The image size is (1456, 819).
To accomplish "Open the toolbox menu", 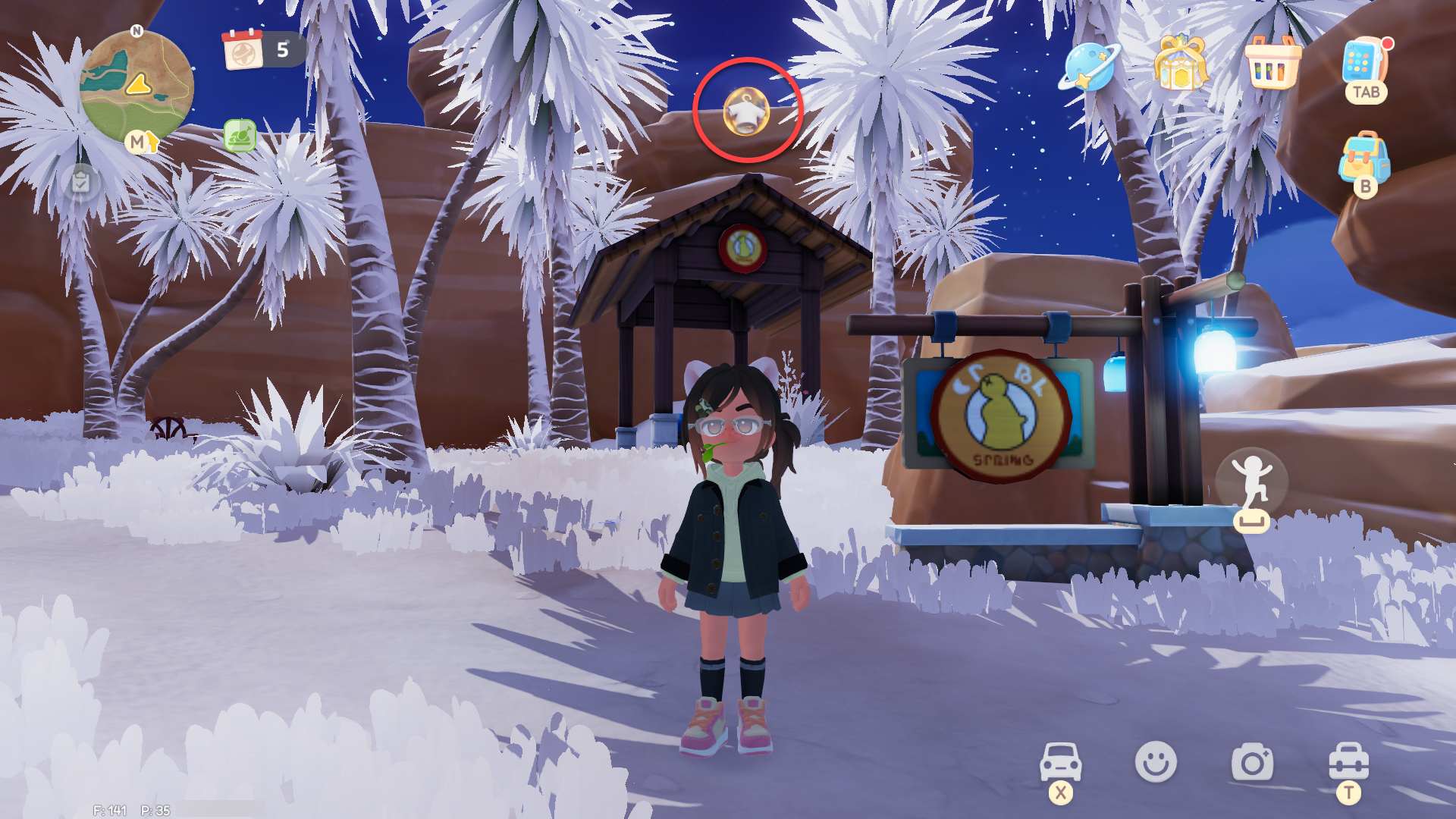I will click(1348, 761).
